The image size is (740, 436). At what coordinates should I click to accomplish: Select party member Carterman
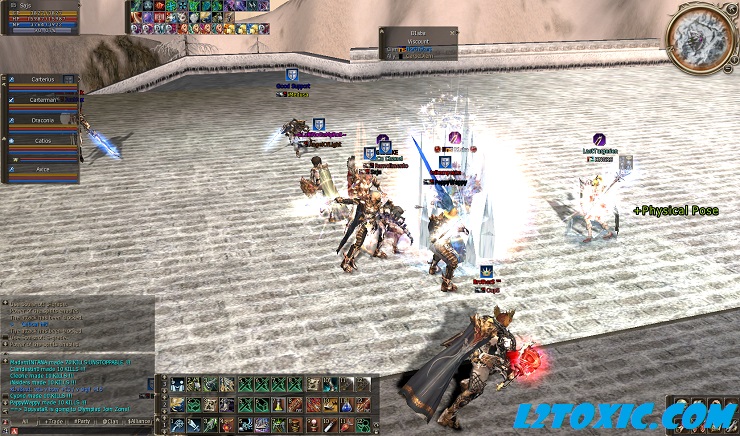[x=42, y=101]
